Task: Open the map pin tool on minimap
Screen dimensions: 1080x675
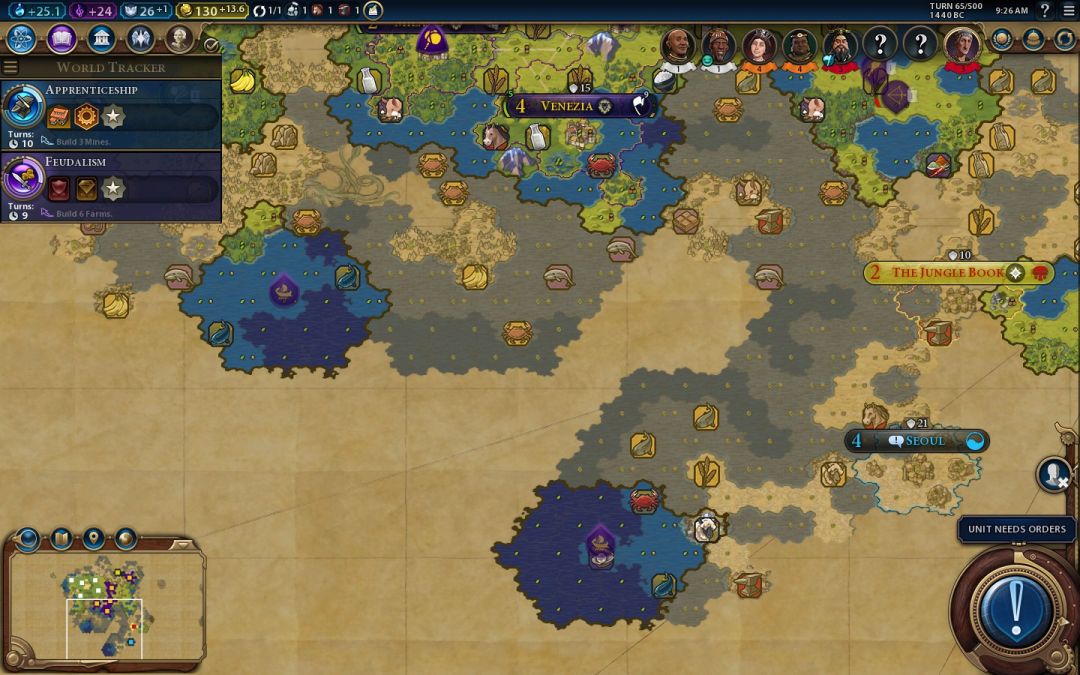Action: 94,539
